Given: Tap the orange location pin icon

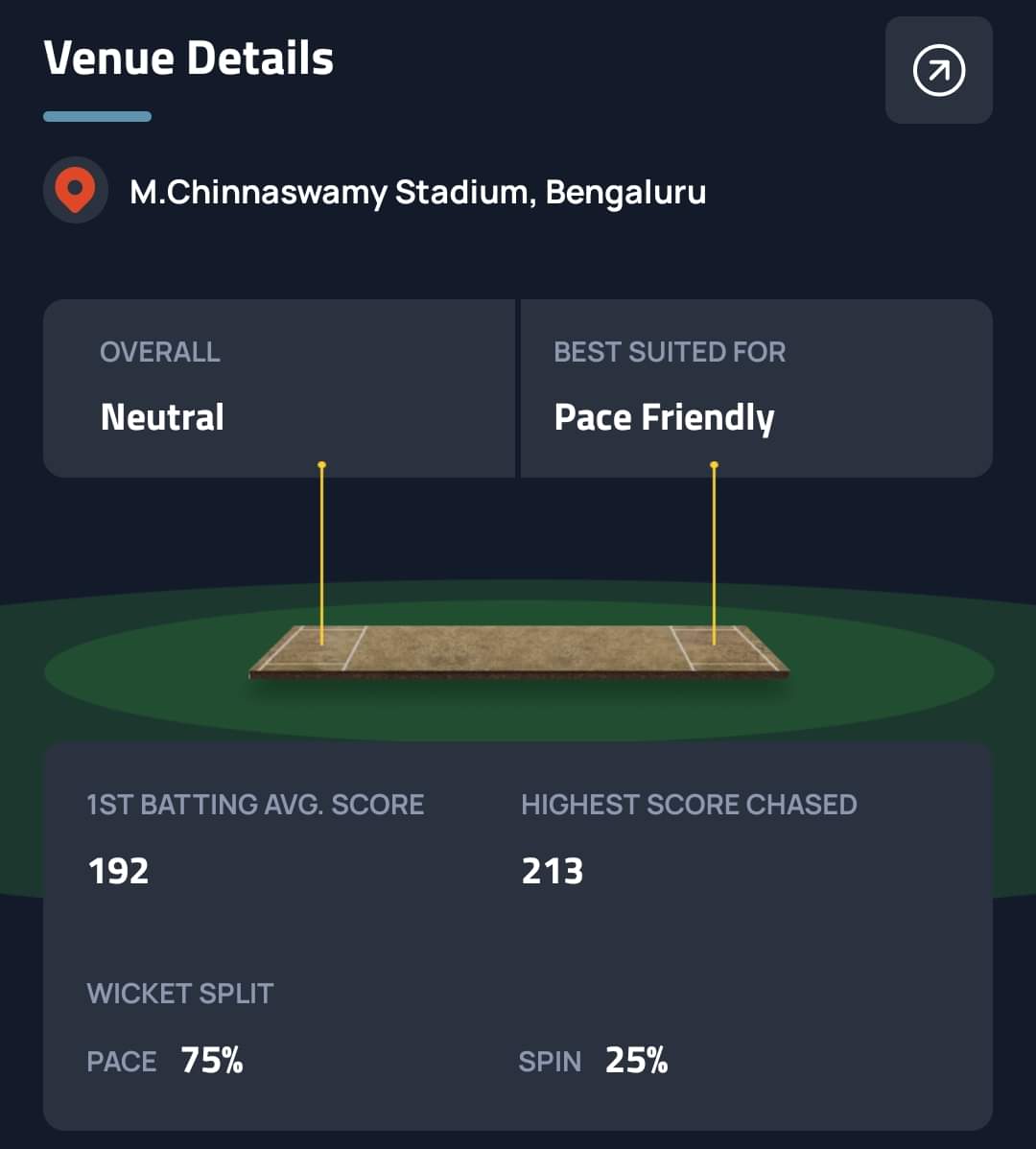Looking at the screenshot, I should [x=75, y=191].
